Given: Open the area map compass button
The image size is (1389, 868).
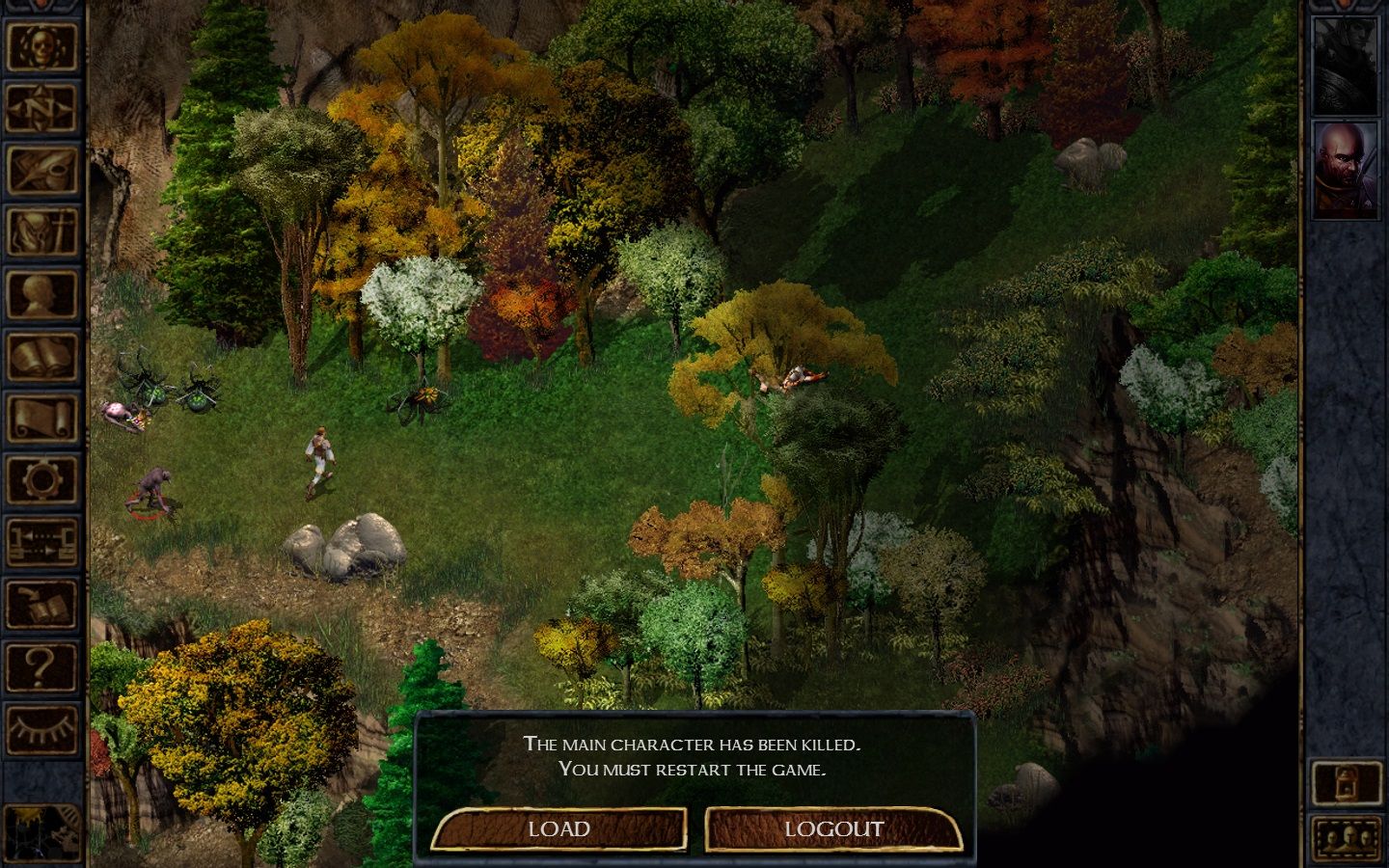Looking at the screenshot, I should point(42,109).
